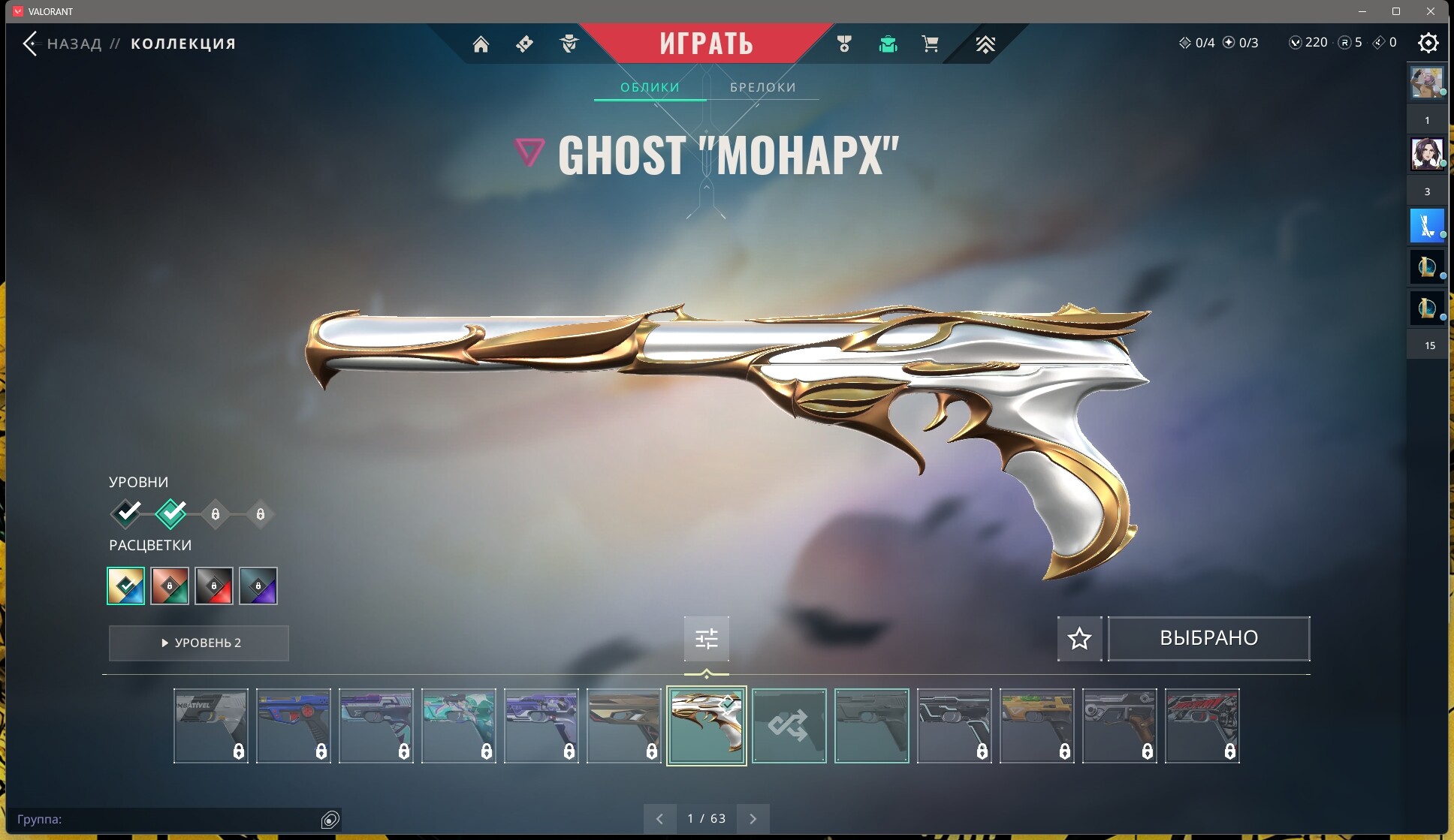The height and width of the screenshot is (840, 1454).
Task: Select the green-orange Ghost skin thumbnail
Action: (x=1036, y=726)
